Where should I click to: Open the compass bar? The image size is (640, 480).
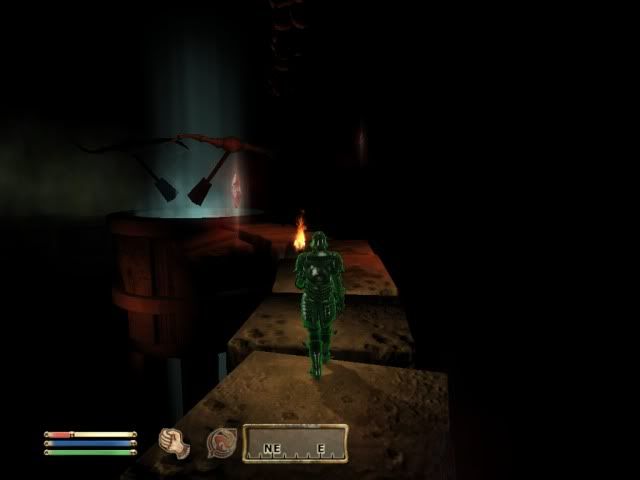tap(294, 444)
